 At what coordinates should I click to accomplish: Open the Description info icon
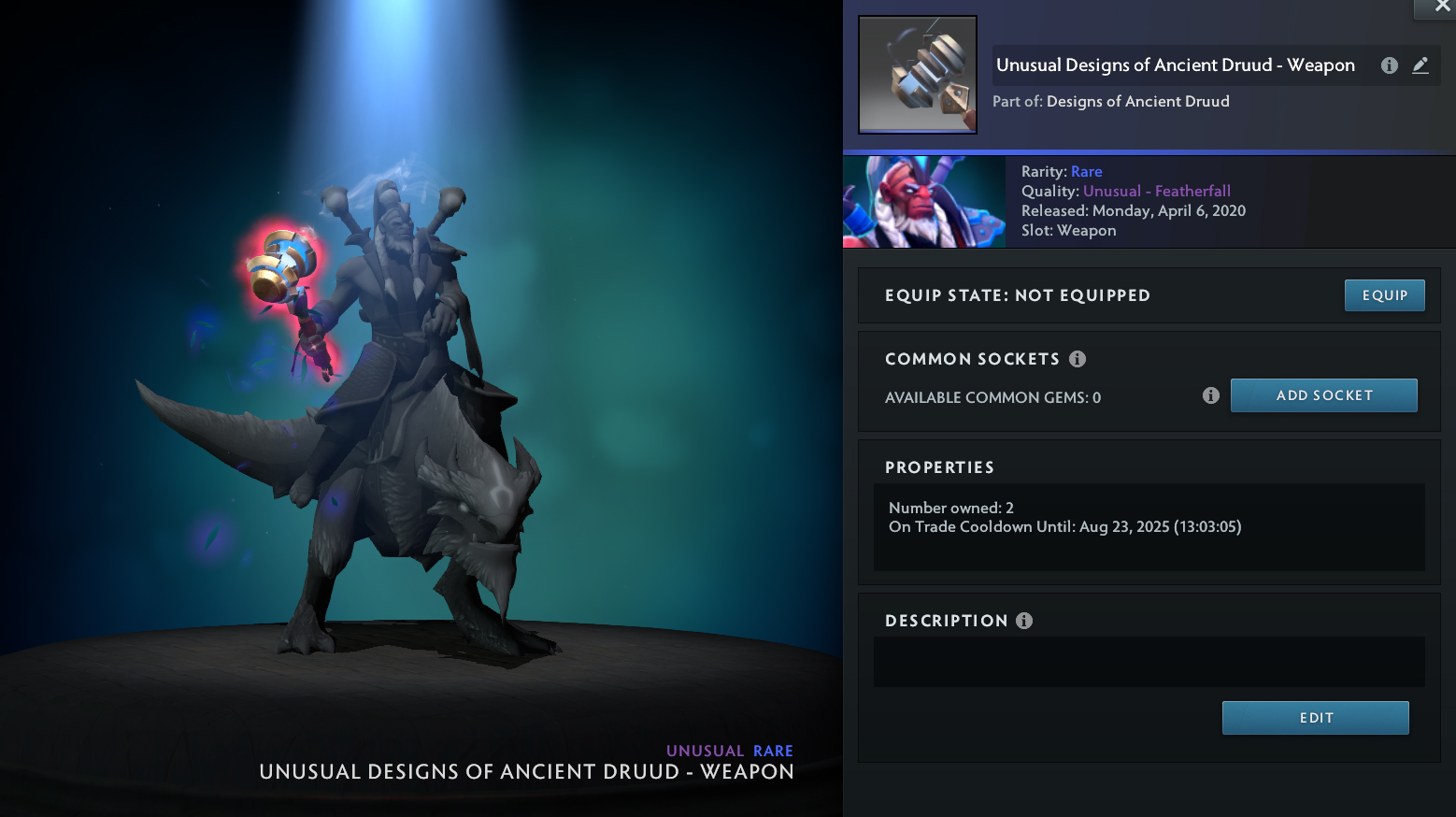tap(1024, 621)
